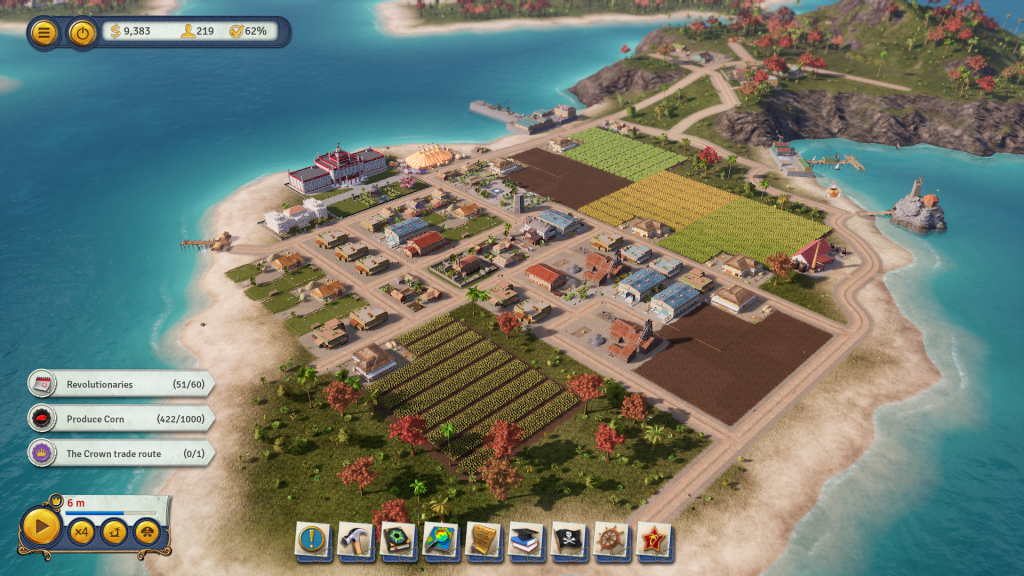Open the hammer build menu
This screenshot has width=1024, height=576.
click(355, 540)
